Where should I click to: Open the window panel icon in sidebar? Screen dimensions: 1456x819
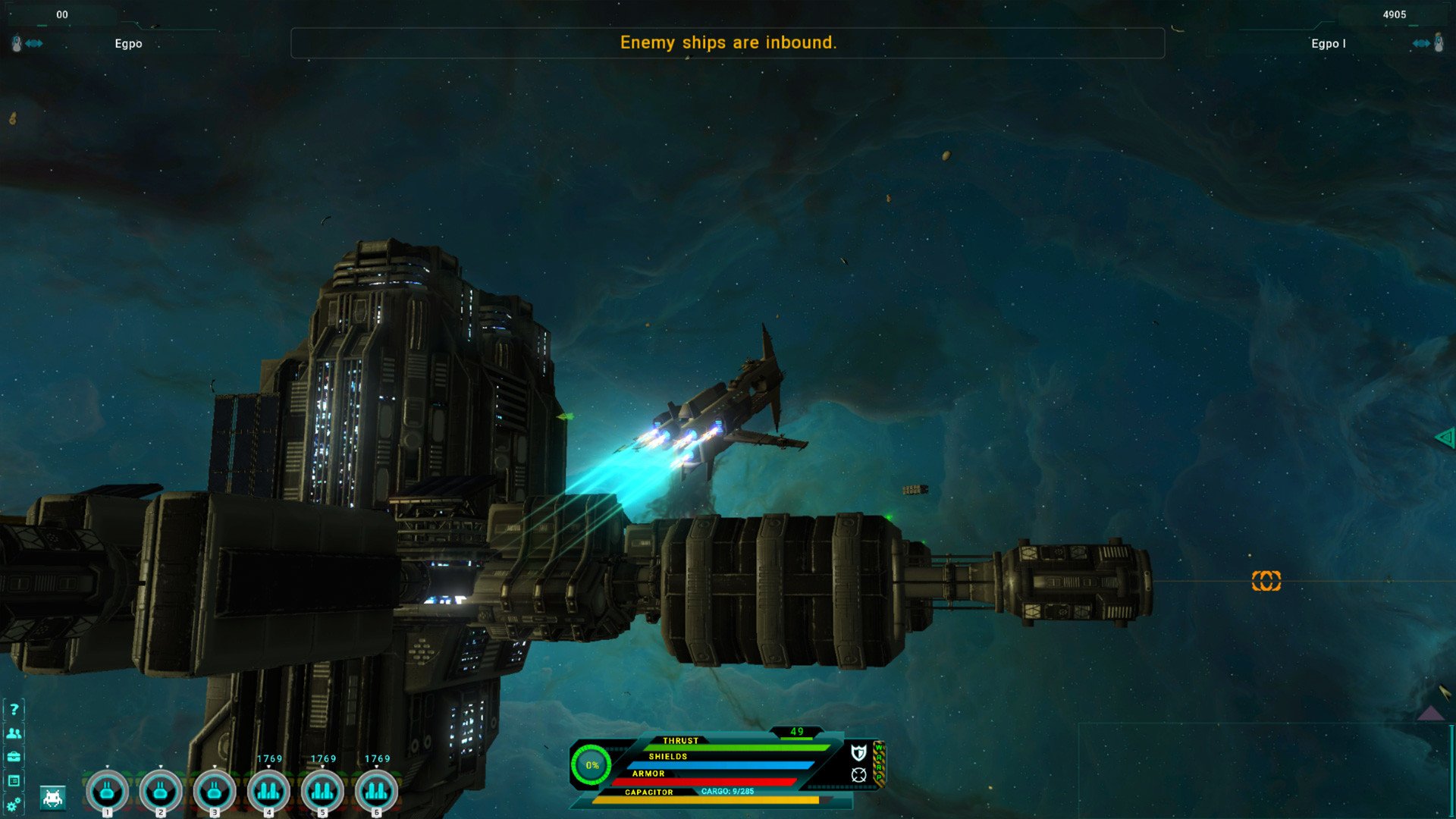14,780
